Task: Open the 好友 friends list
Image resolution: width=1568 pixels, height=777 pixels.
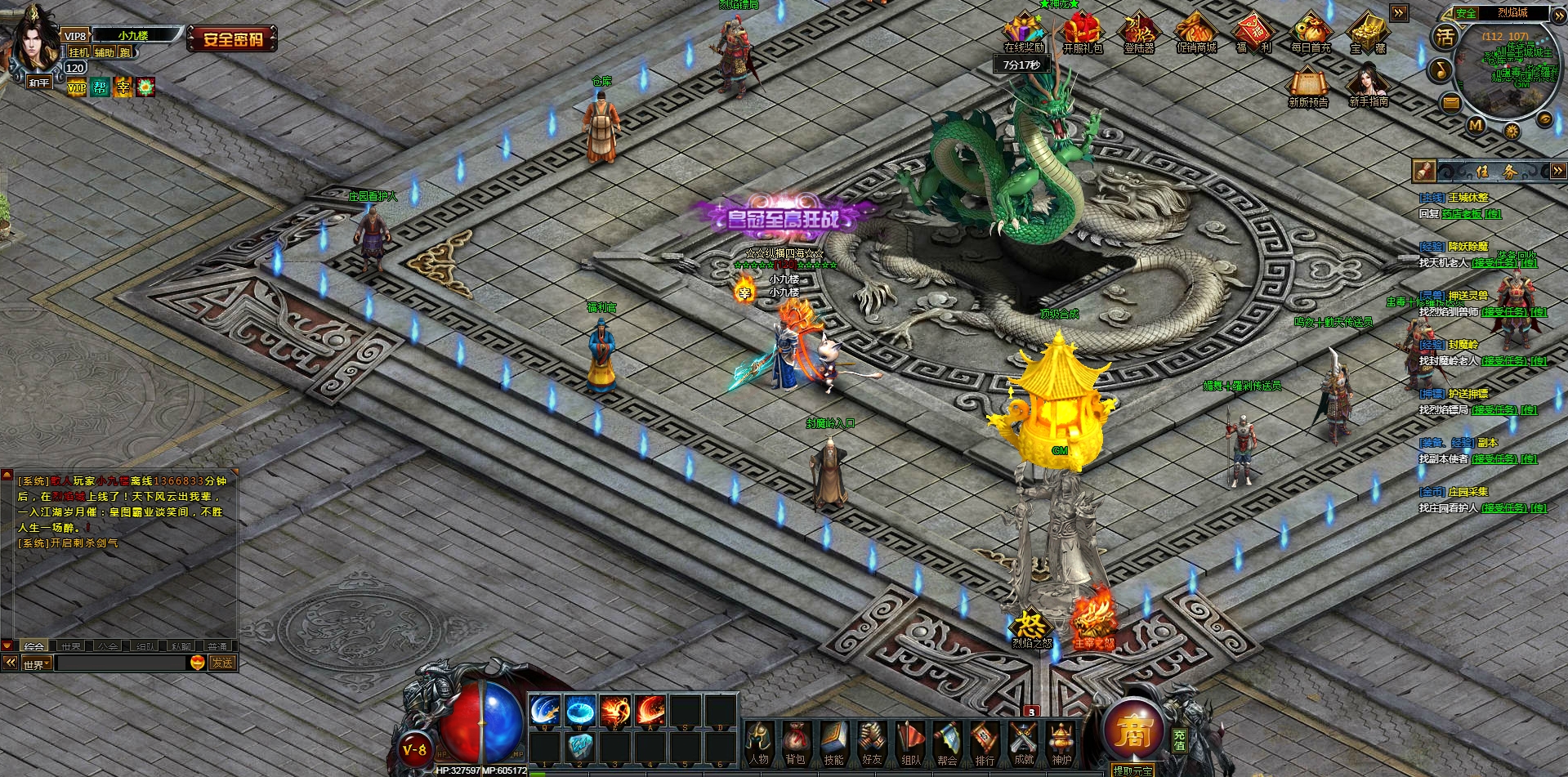Action: point(871,744)
